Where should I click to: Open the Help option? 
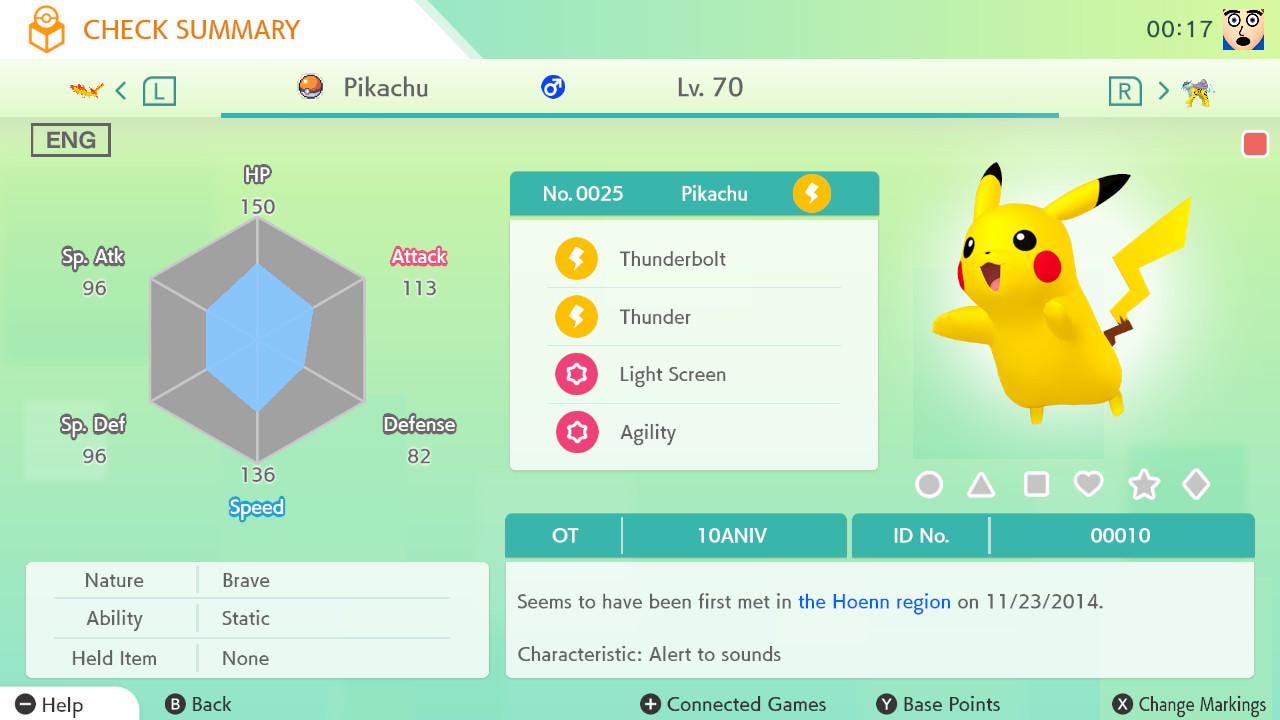50,705
